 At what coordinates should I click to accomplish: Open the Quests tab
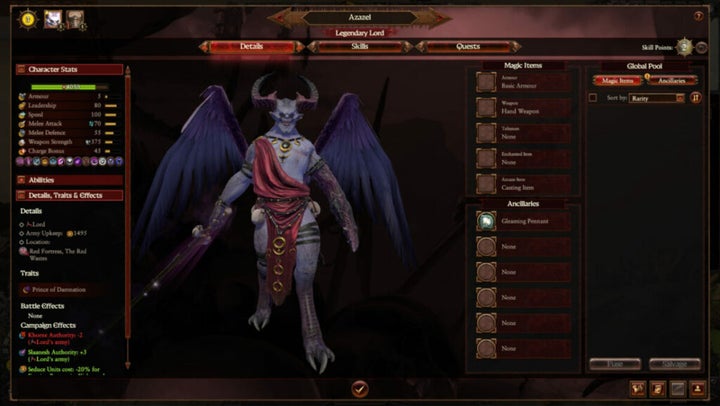click(466, 46)
